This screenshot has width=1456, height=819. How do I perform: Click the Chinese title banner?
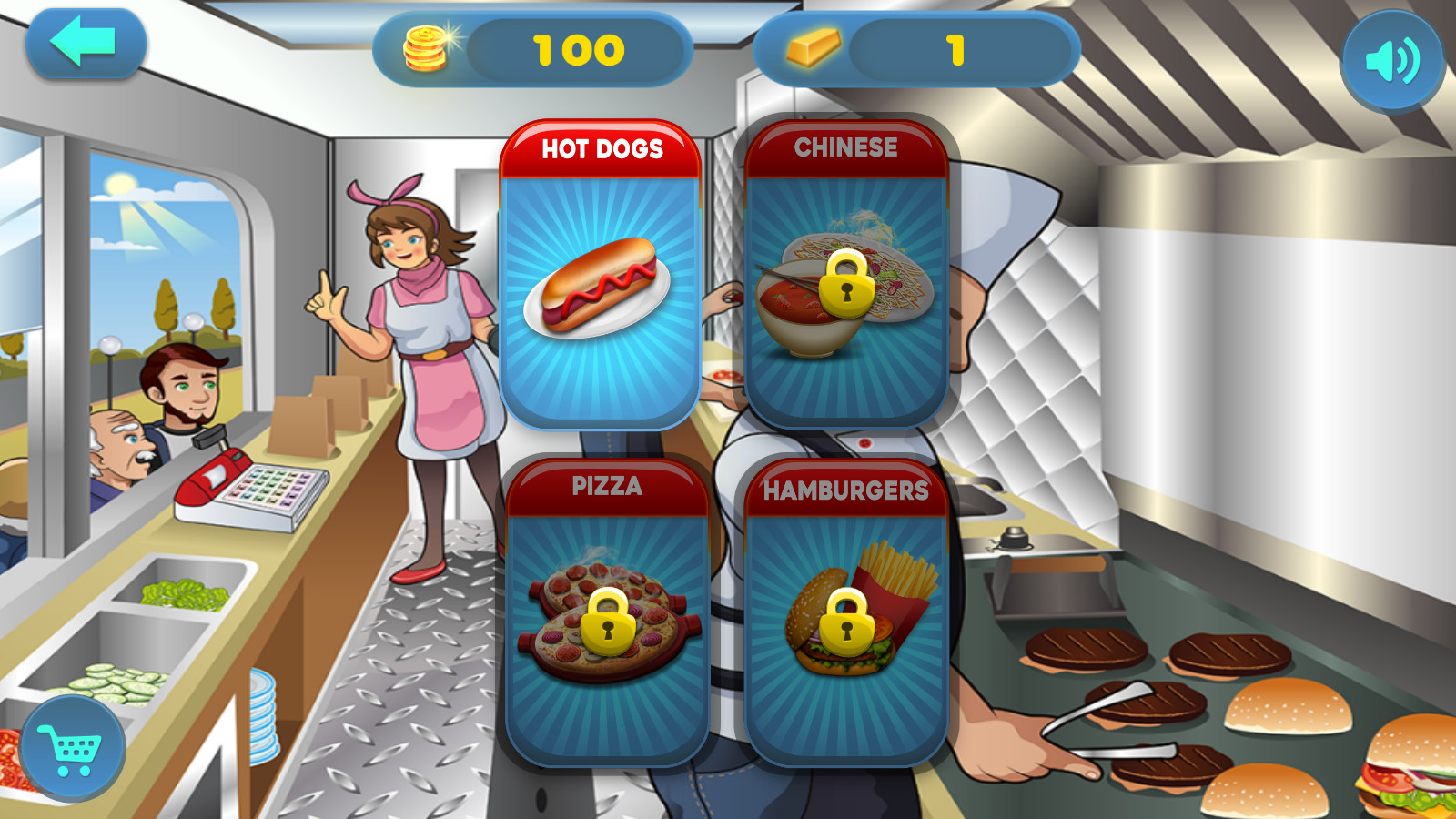pos(845,148)
